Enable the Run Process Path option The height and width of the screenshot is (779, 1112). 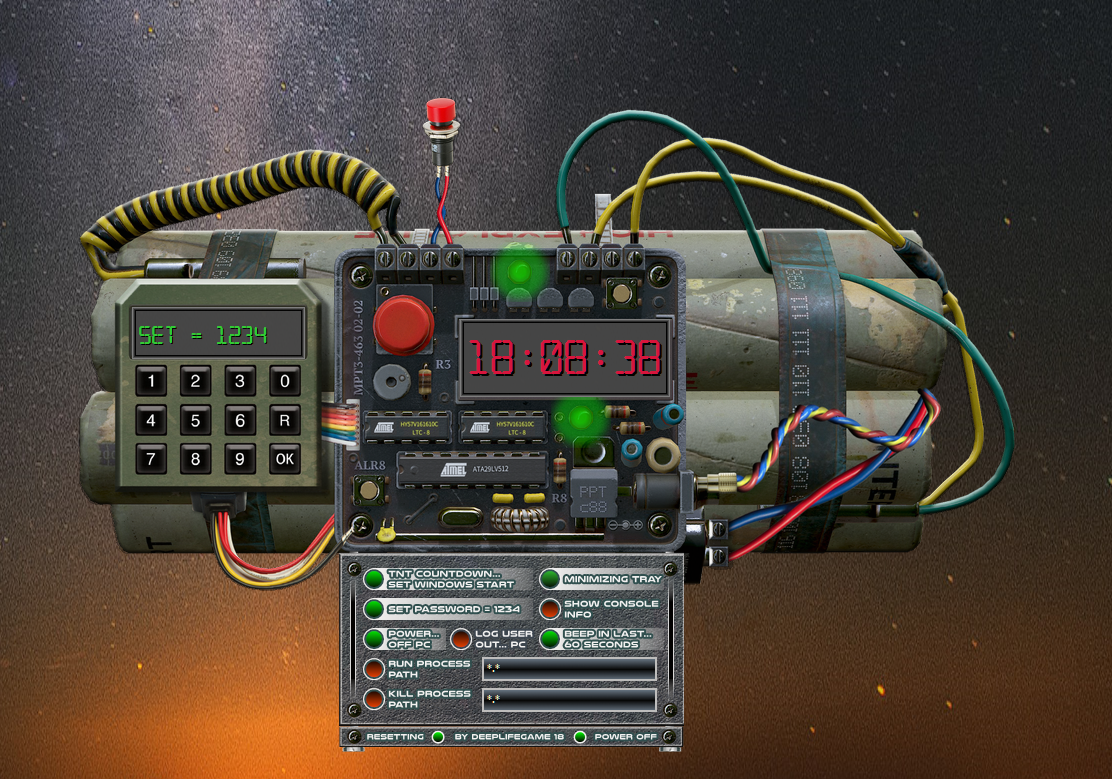click(x=374, y=669)
